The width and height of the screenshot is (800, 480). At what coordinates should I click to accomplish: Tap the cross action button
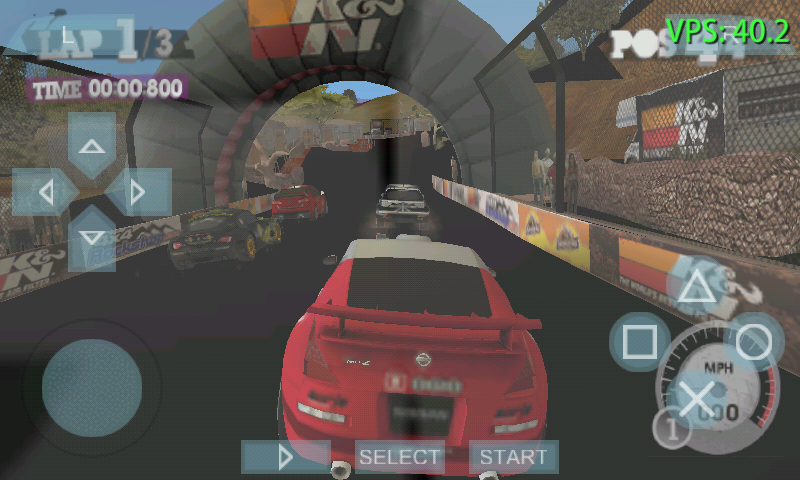pos(695,398)
